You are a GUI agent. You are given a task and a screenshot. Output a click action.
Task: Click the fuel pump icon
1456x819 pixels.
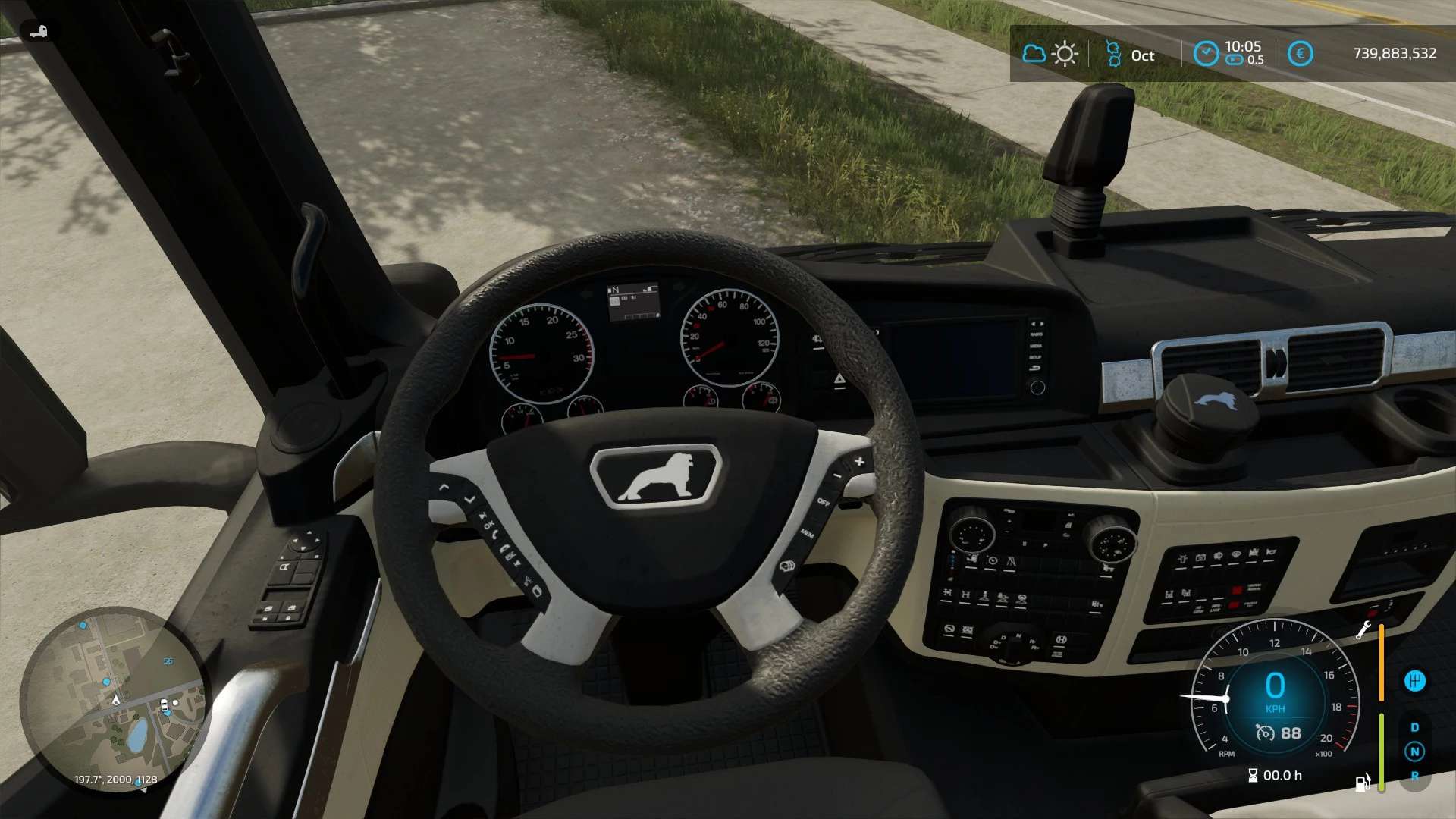tap(1363, 783)
